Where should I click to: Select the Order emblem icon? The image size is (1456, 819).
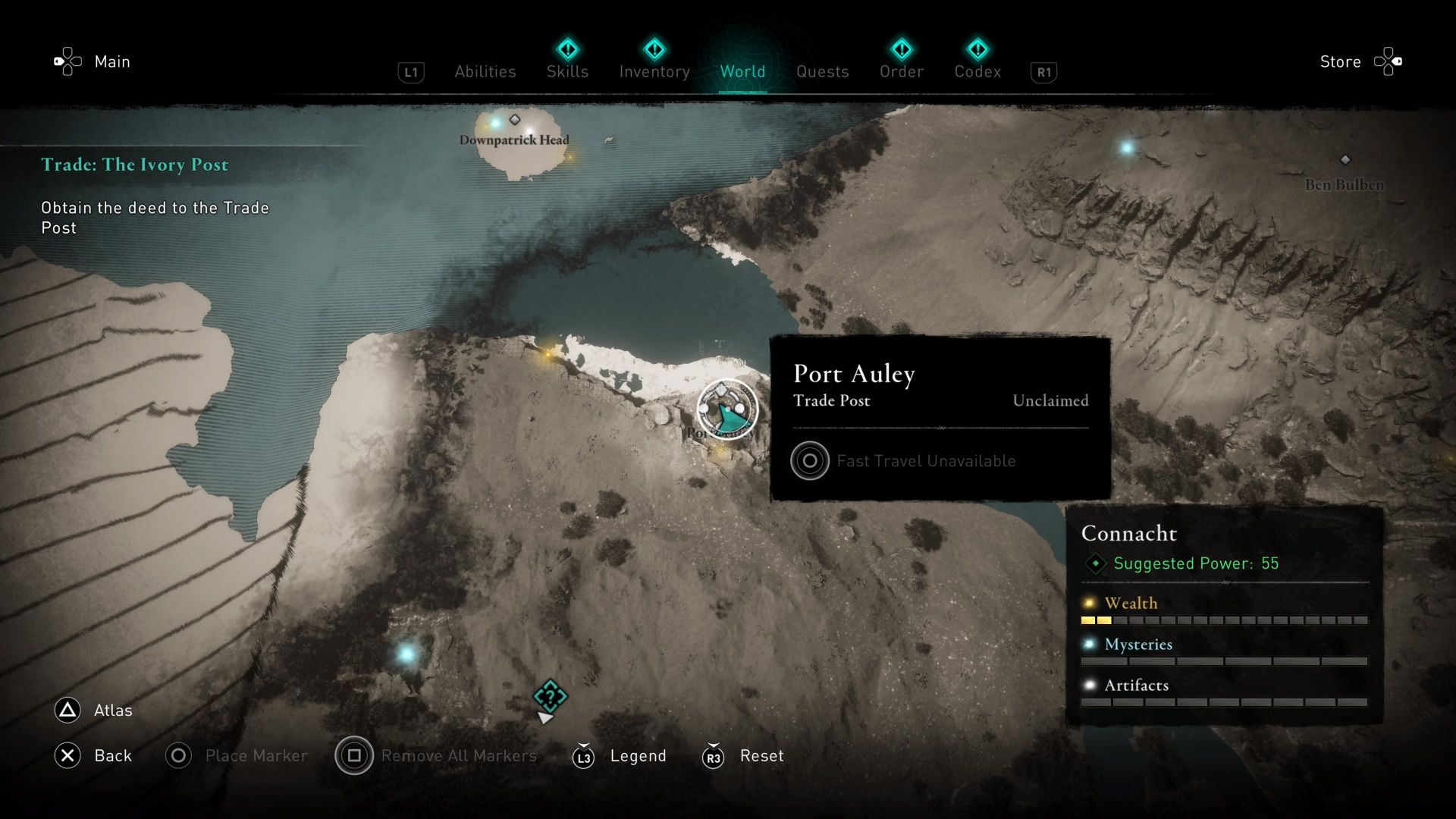[901, 49]
